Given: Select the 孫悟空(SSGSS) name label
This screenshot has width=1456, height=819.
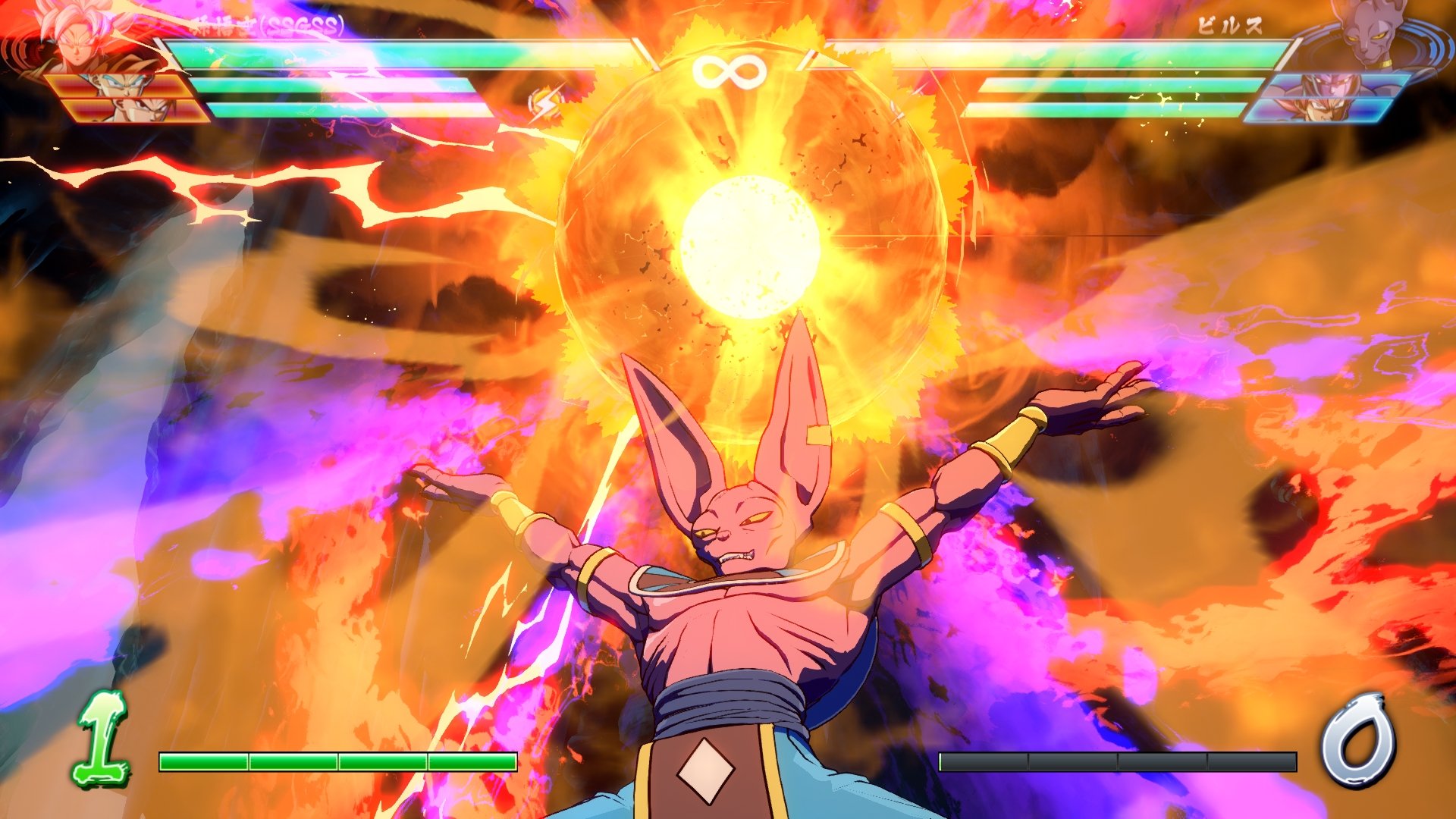Looking at the screenshot, I should tap(265, 23).
